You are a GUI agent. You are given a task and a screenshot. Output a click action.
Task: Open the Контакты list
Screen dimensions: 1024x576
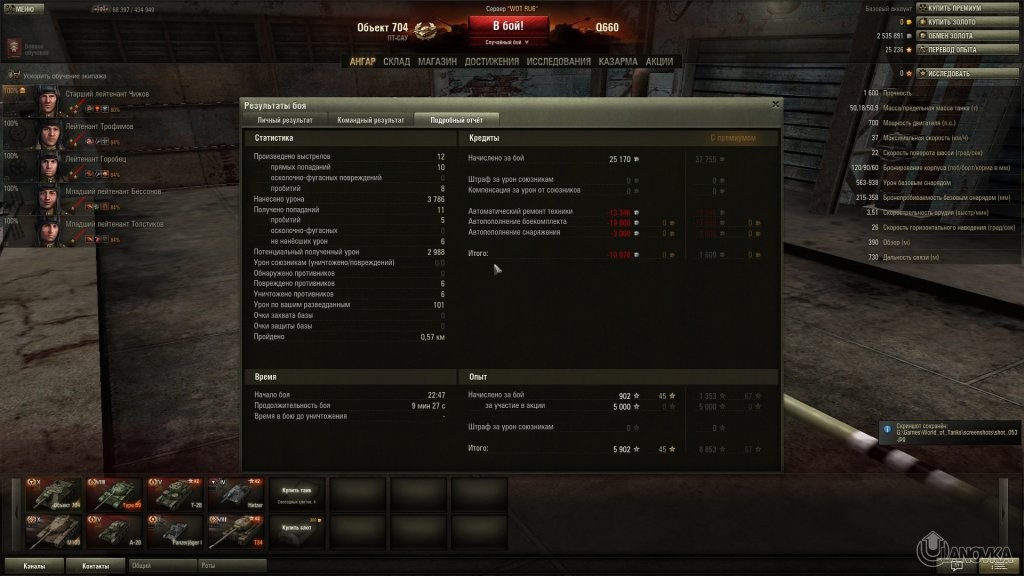(96, 566)
